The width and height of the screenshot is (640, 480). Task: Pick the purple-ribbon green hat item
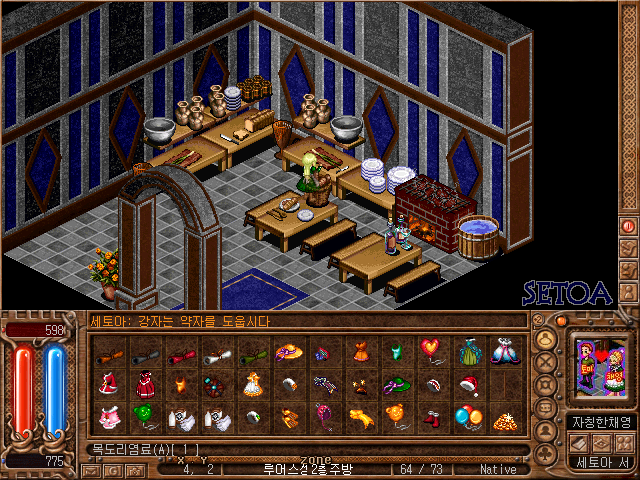click(395, 384)
